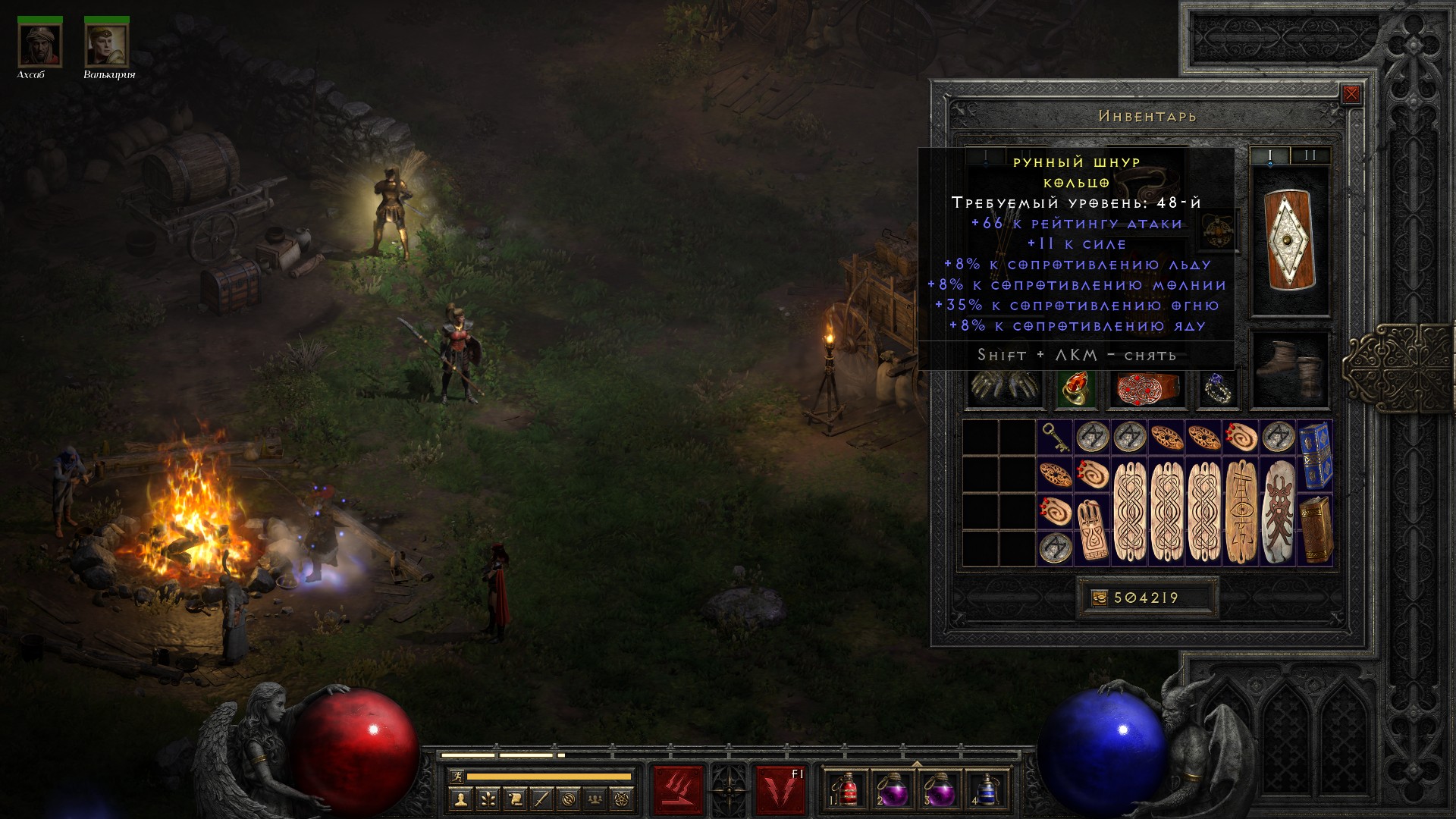Pick up the brown tome in inventory
This screenshot has height=819, width=1456.
coord(1315,530)
